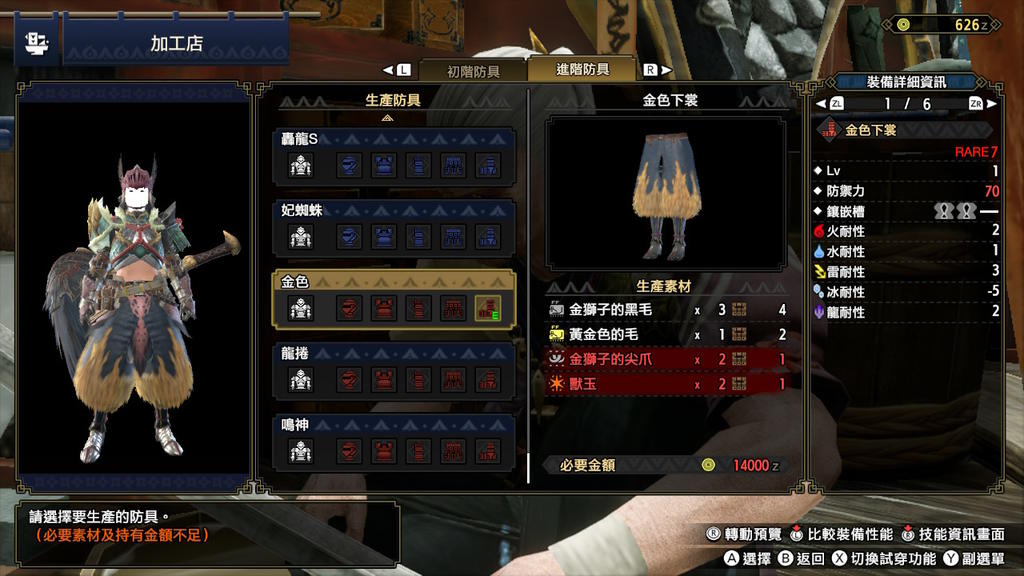Switch to the 初階防具 tab

point(472,71)
